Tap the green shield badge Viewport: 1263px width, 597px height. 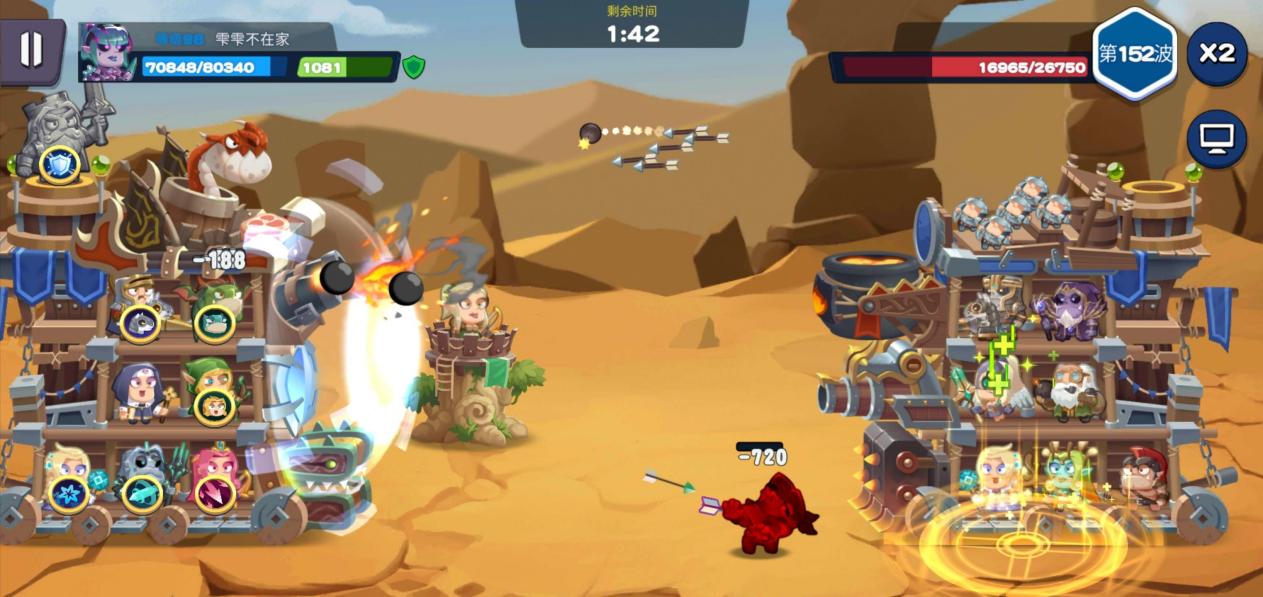[413, 67]
